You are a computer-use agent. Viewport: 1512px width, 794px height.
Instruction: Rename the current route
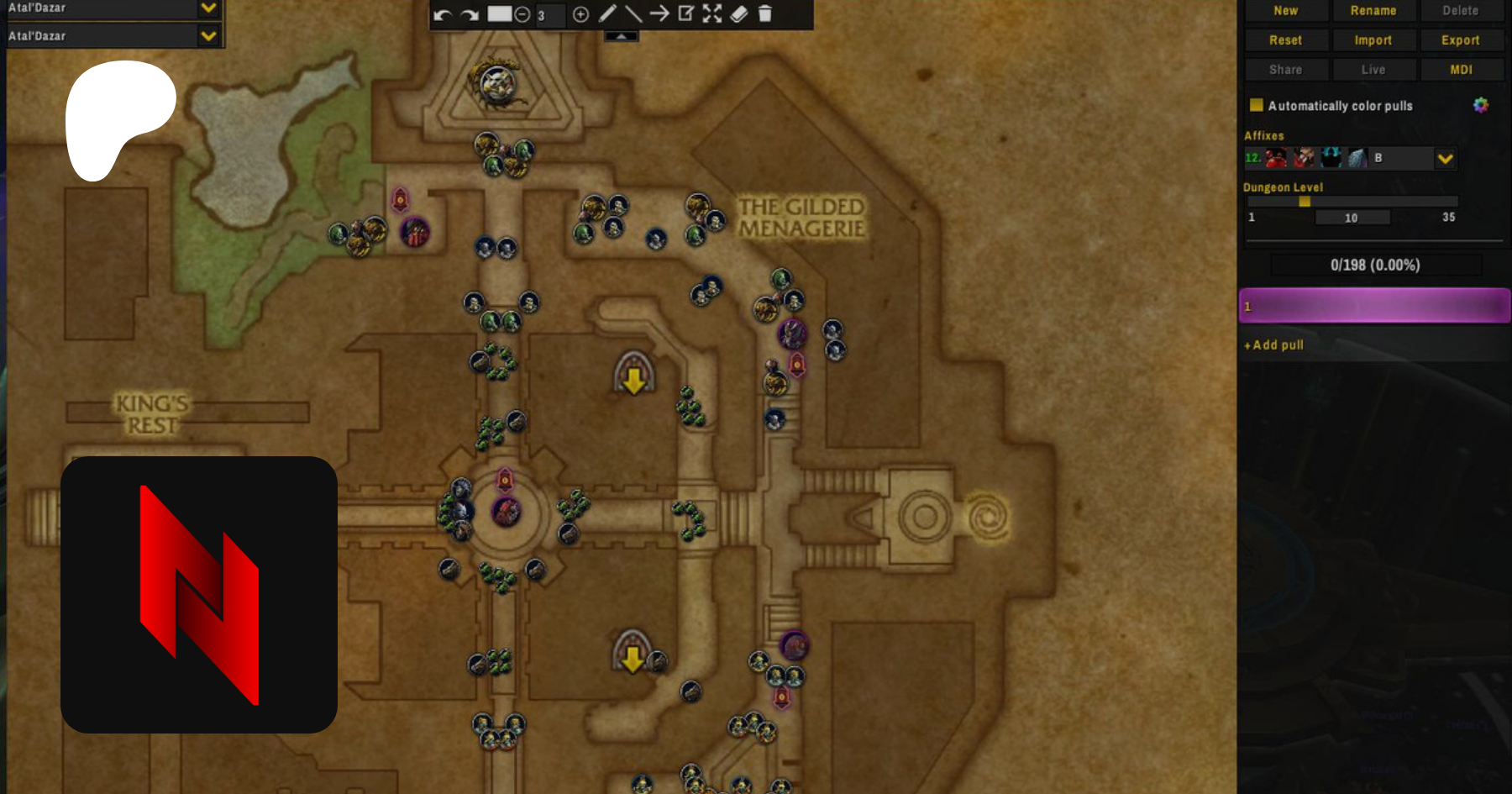pos(1373,11)
